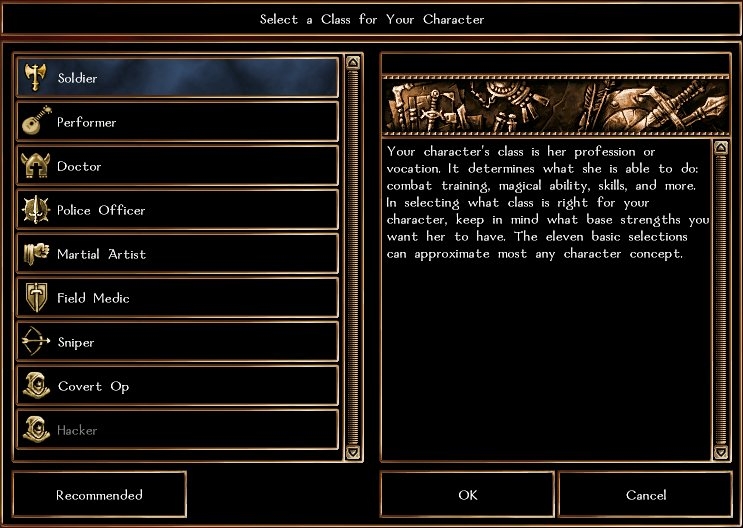
Task: Select the Field Medic class
Action: tap(178, 298)
